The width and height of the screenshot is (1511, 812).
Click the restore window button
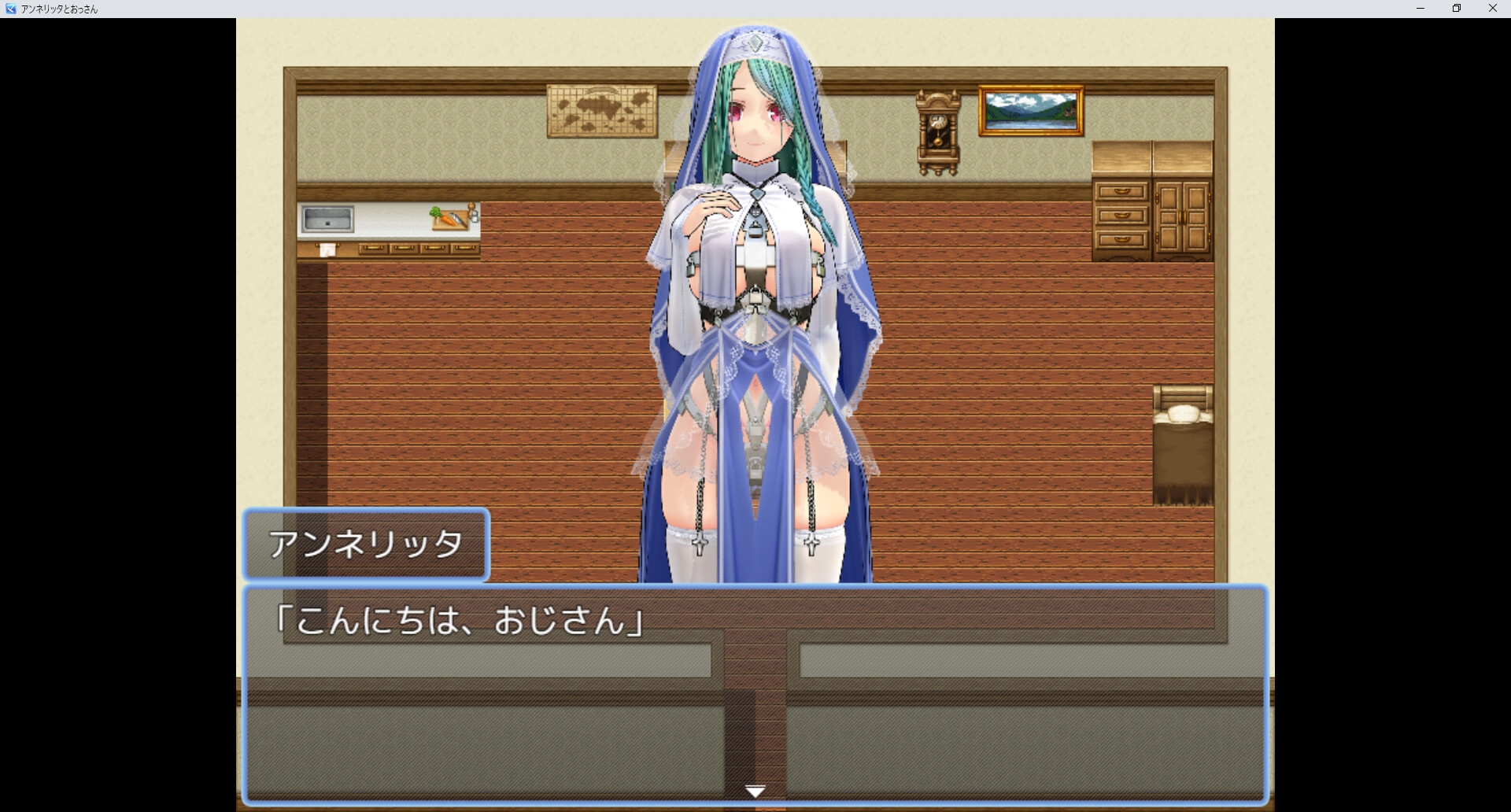[1456, 9]
